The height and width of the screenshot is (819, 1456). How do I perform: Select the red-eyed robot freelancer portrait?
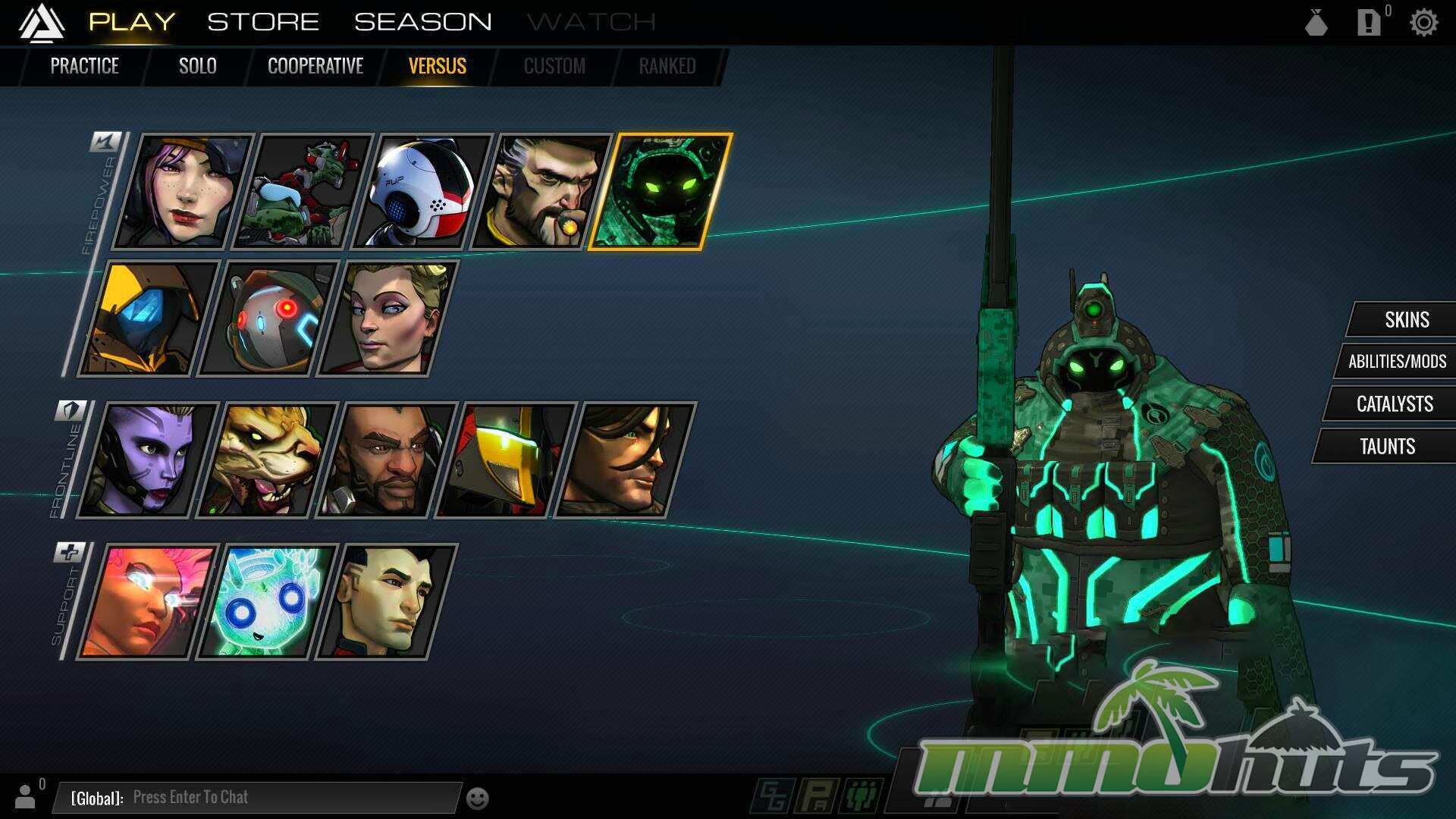[x=268, y=318]
